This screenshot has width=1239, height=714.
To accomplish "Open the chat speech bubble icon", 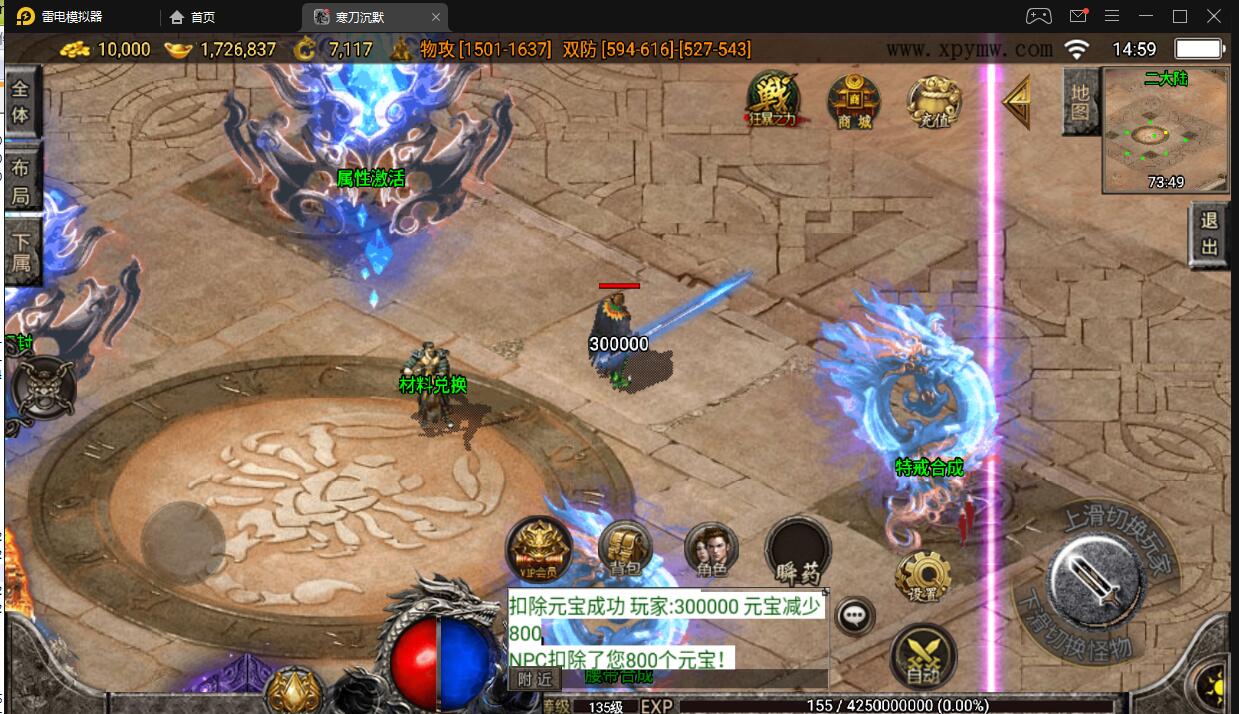I will [855, 616].
